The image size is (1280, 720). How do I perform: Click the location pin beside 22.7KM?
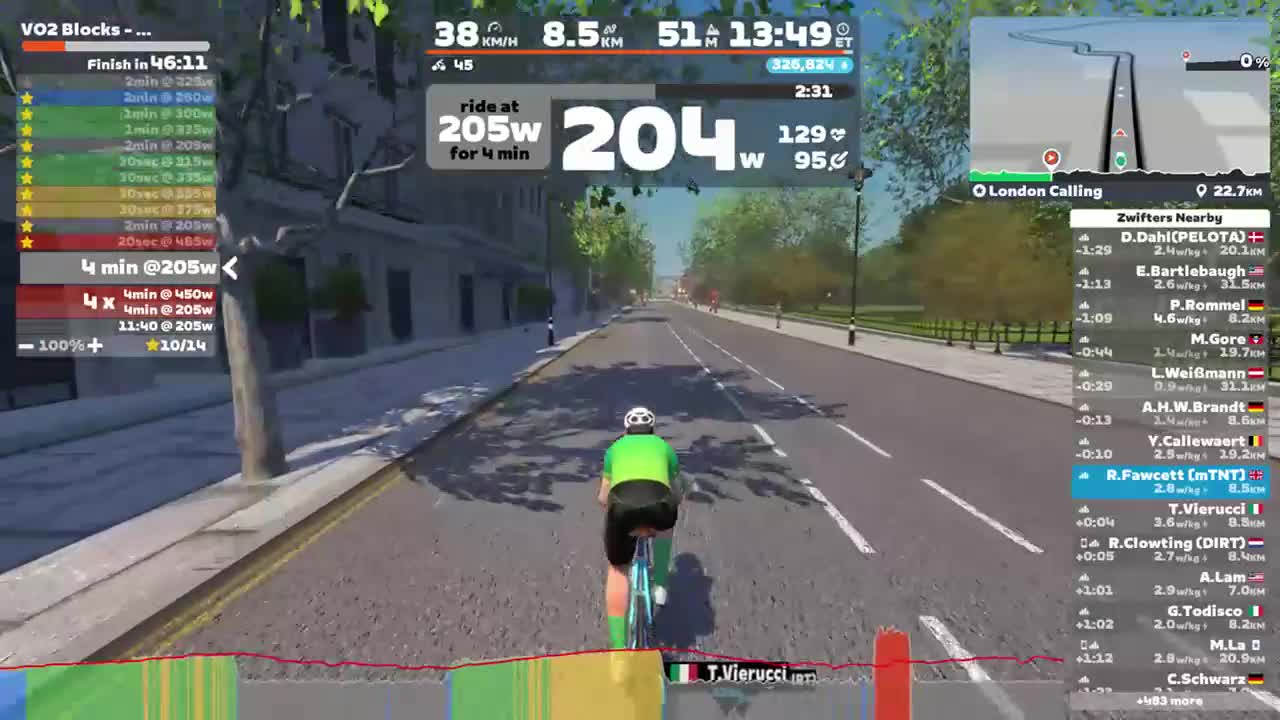click(1203, 190)
